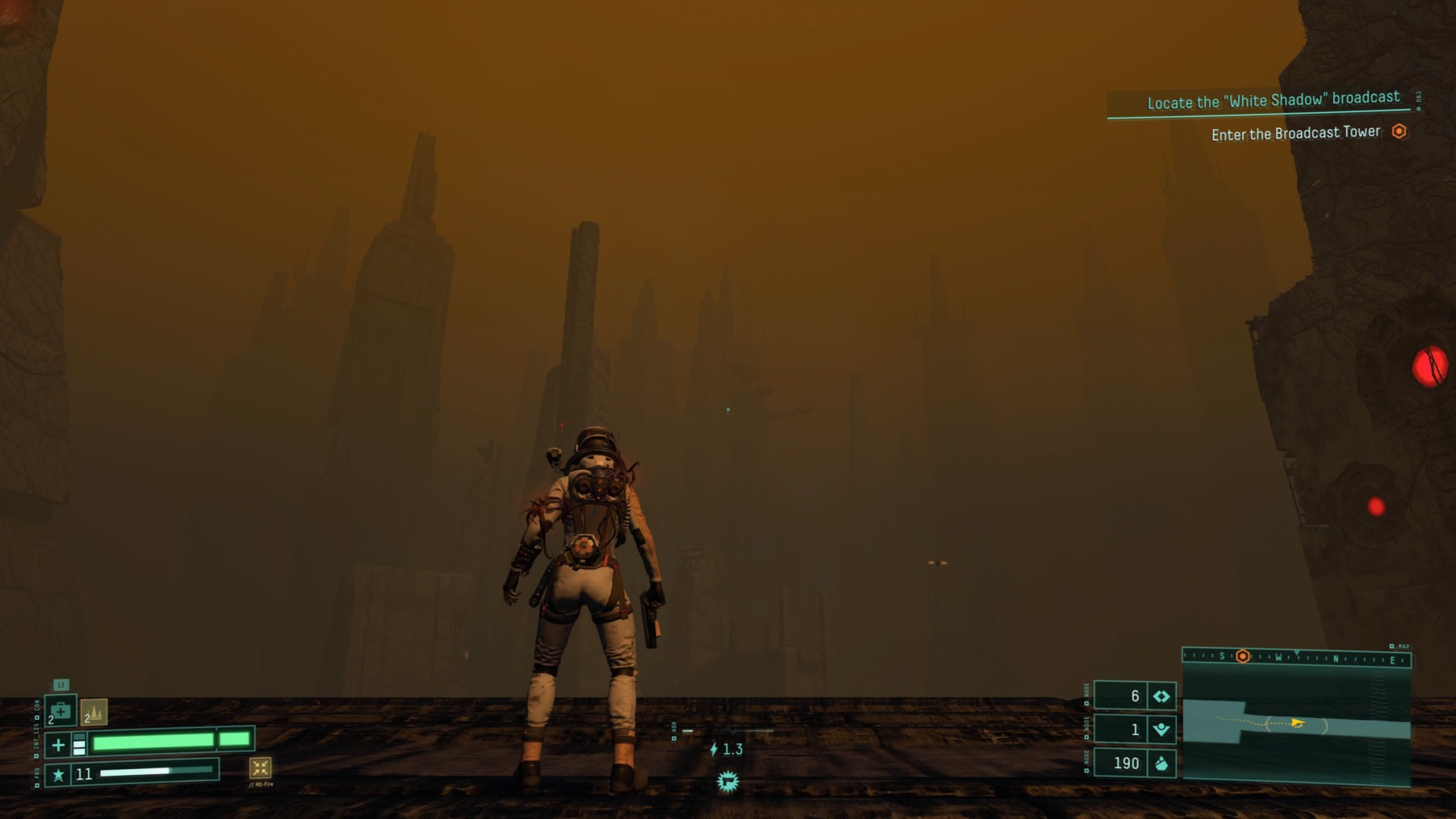This screenshot has height=819, width=1456.
Task: Select the astronaut figure resource icon
Action: pyautogui.click(x=1162, y=730)
